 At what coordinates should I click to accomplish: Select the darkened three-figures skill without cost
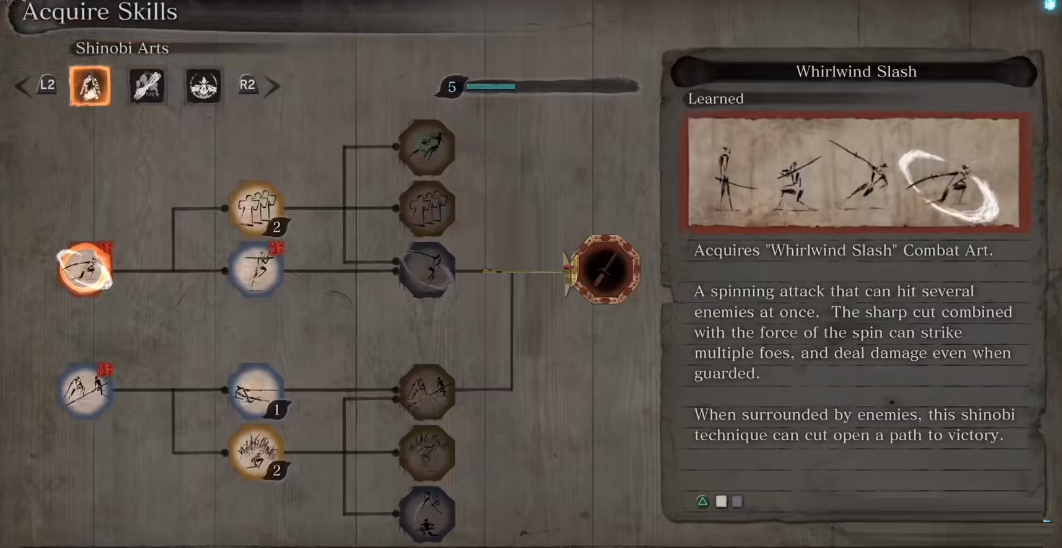coord(427,209)
